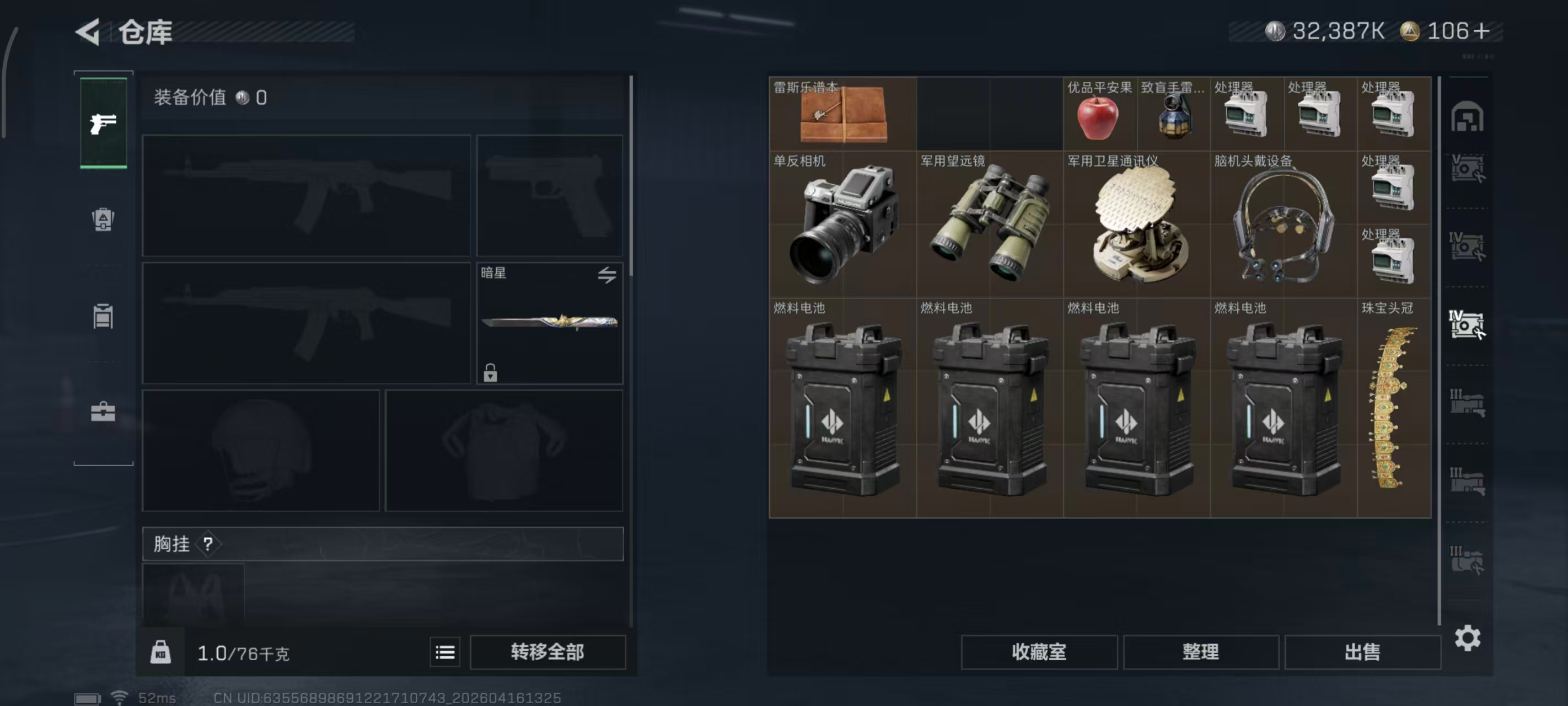Click the weight capacity KG indicator

(160, 652)
